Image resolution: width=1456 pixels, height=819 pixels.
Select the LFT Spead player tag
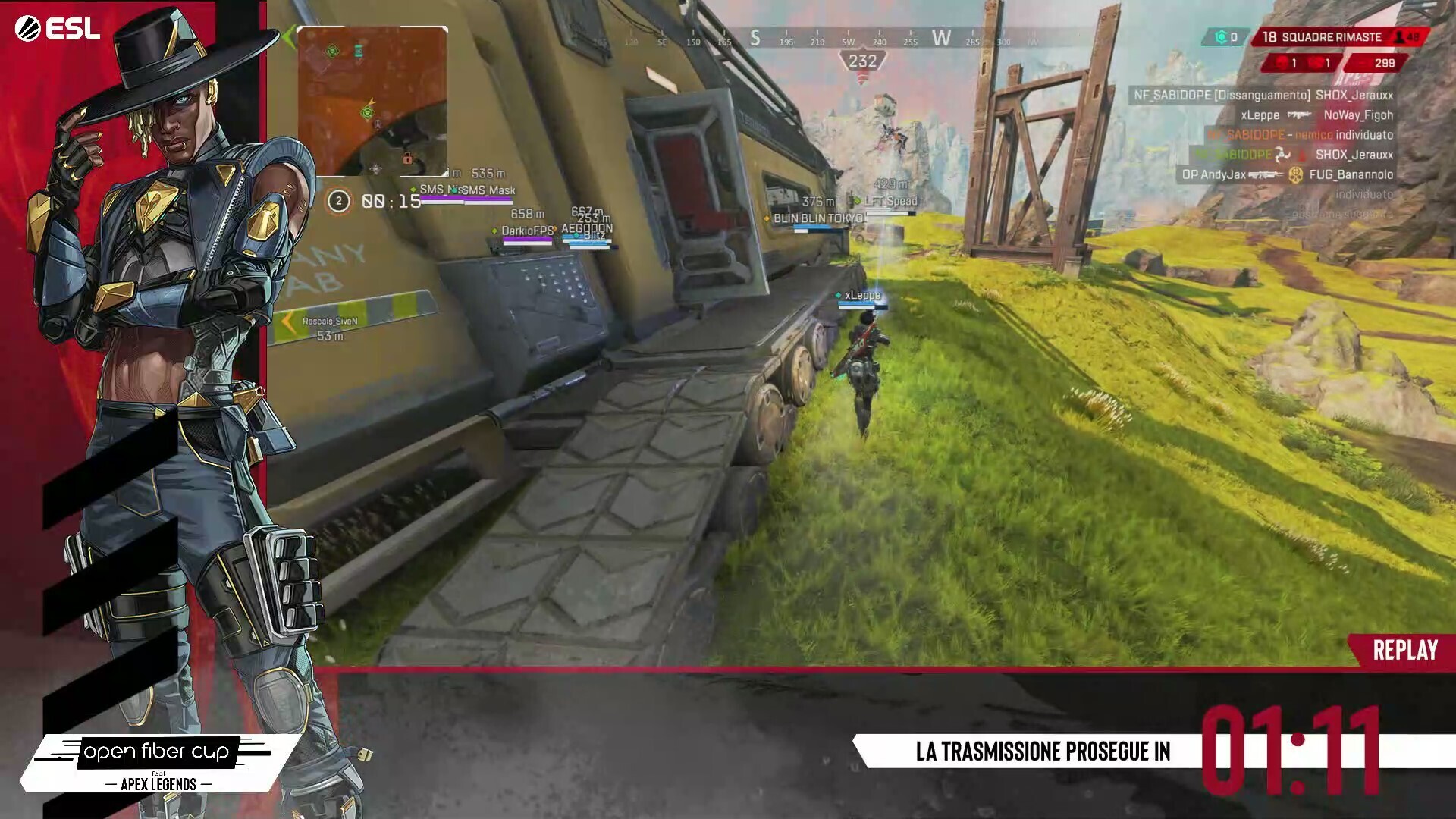coord(890,201)
